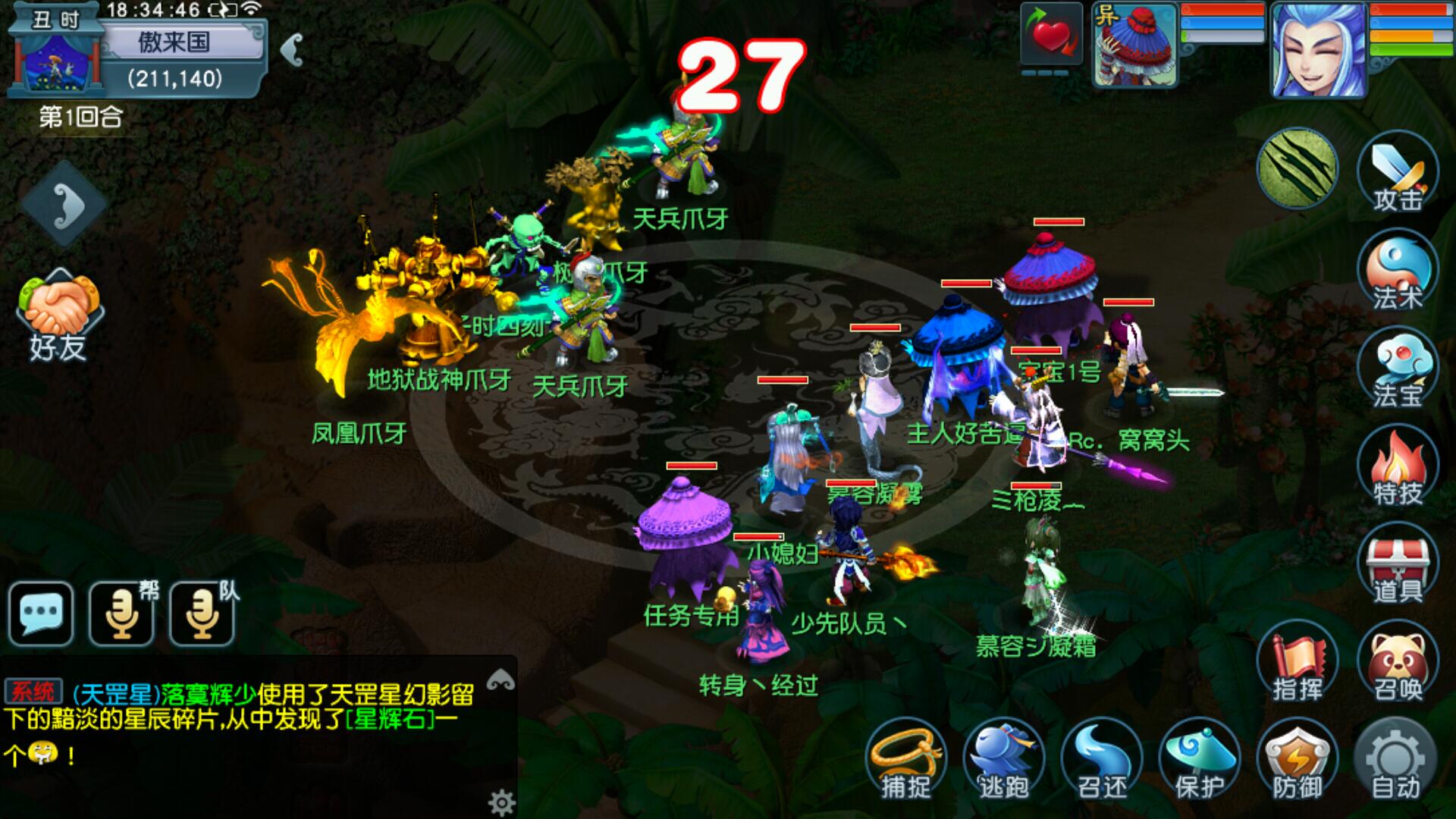
Task: Open the chat bubble window
Action: coord(41,613)
